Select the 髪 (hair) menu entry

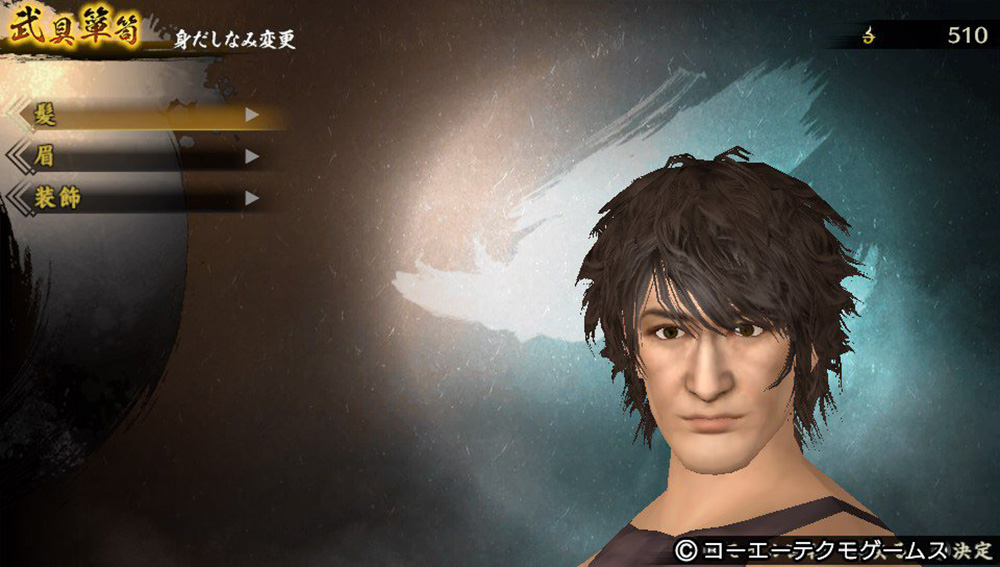140,115
